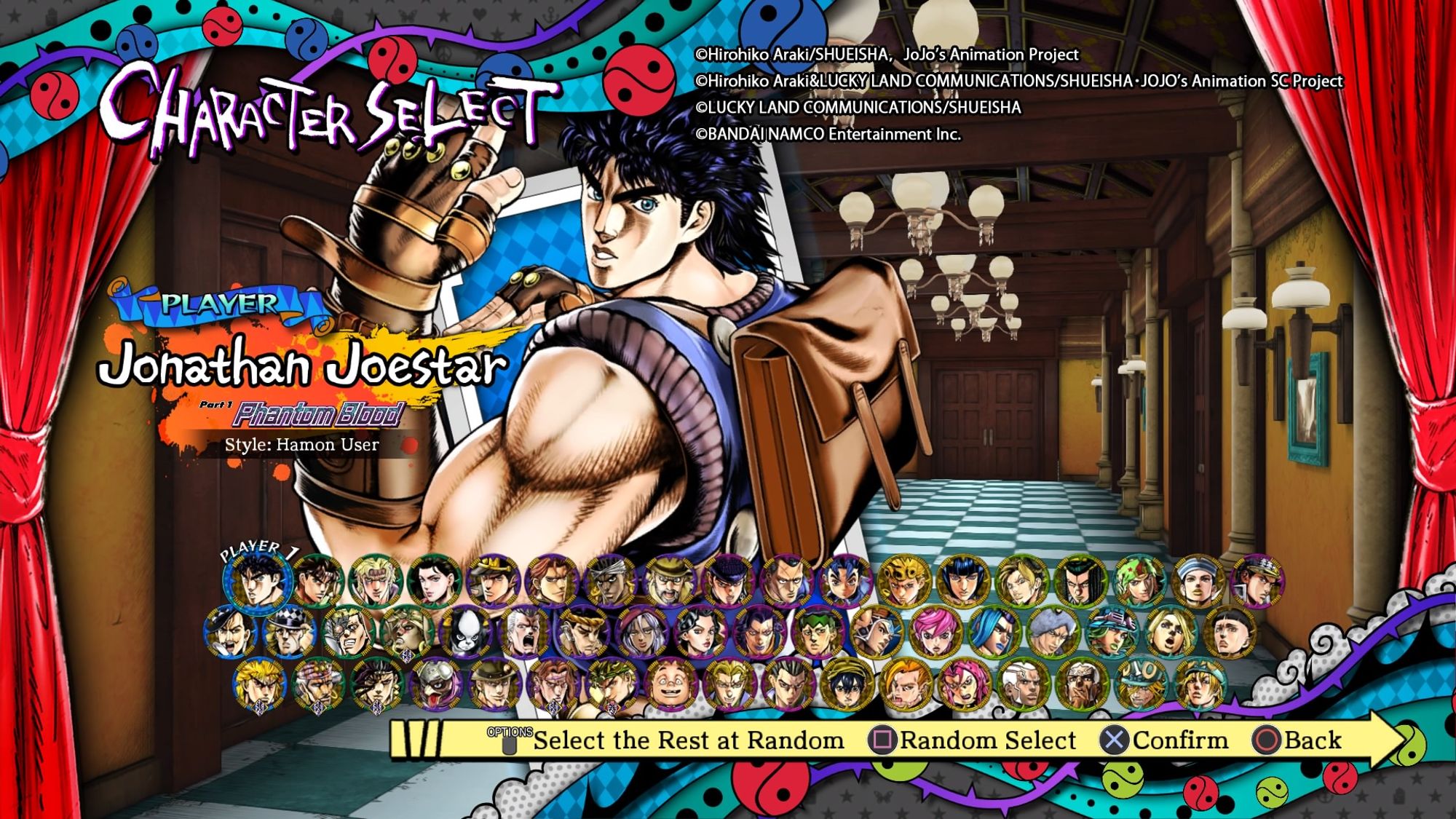Viewport: 1456px width, 819px height.
Task: Choose Giorno Giovanna from the roster
Action: (904, 582)
